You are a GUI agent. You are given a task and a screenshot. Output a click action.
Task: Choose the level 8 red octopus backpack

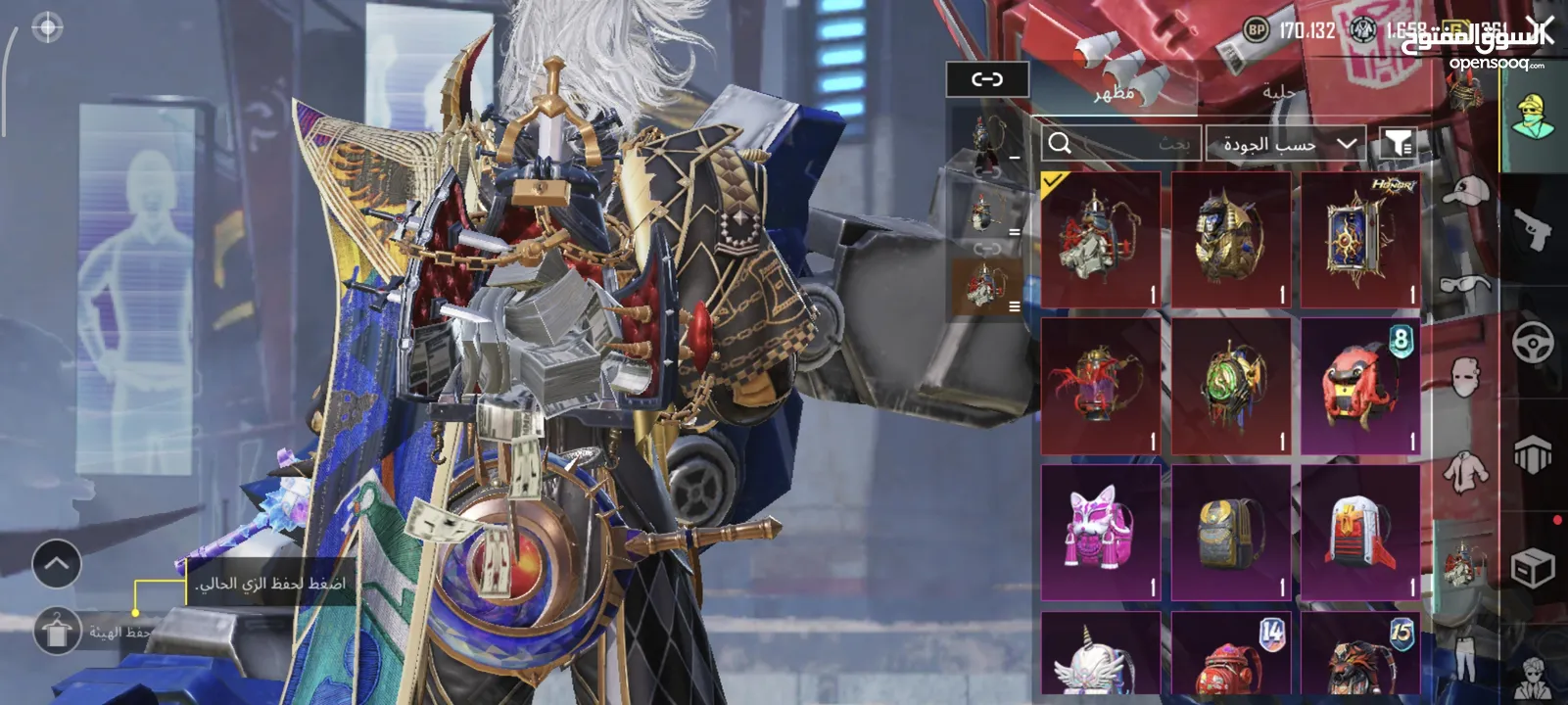pos(1359,387)
